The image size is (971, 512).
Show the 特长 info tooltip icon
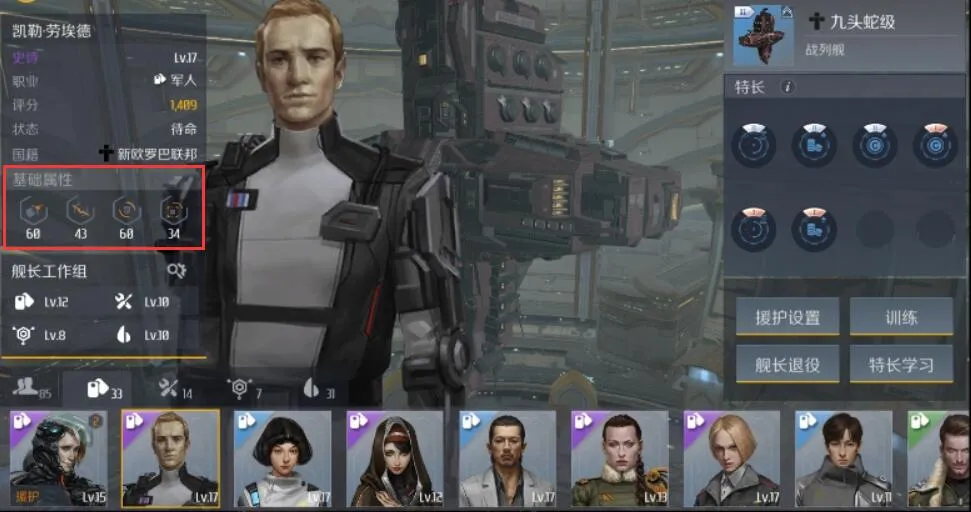pos(787,88)
